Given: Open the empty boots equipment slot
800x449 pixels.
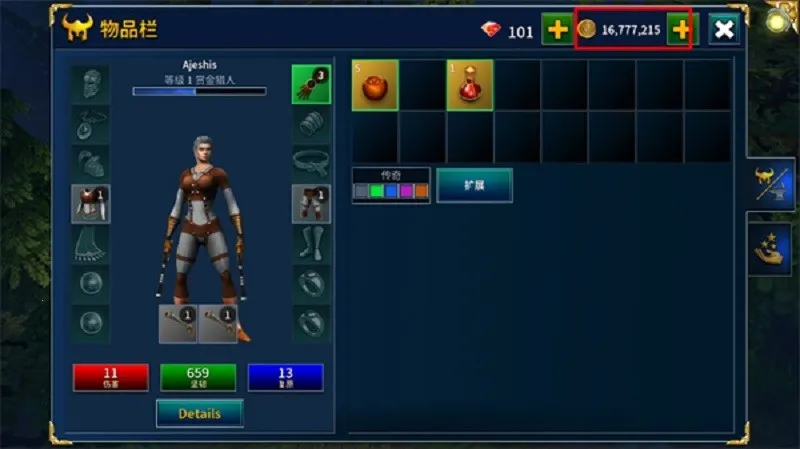Looking at the screenshot, I should click(x=311, y=243).
